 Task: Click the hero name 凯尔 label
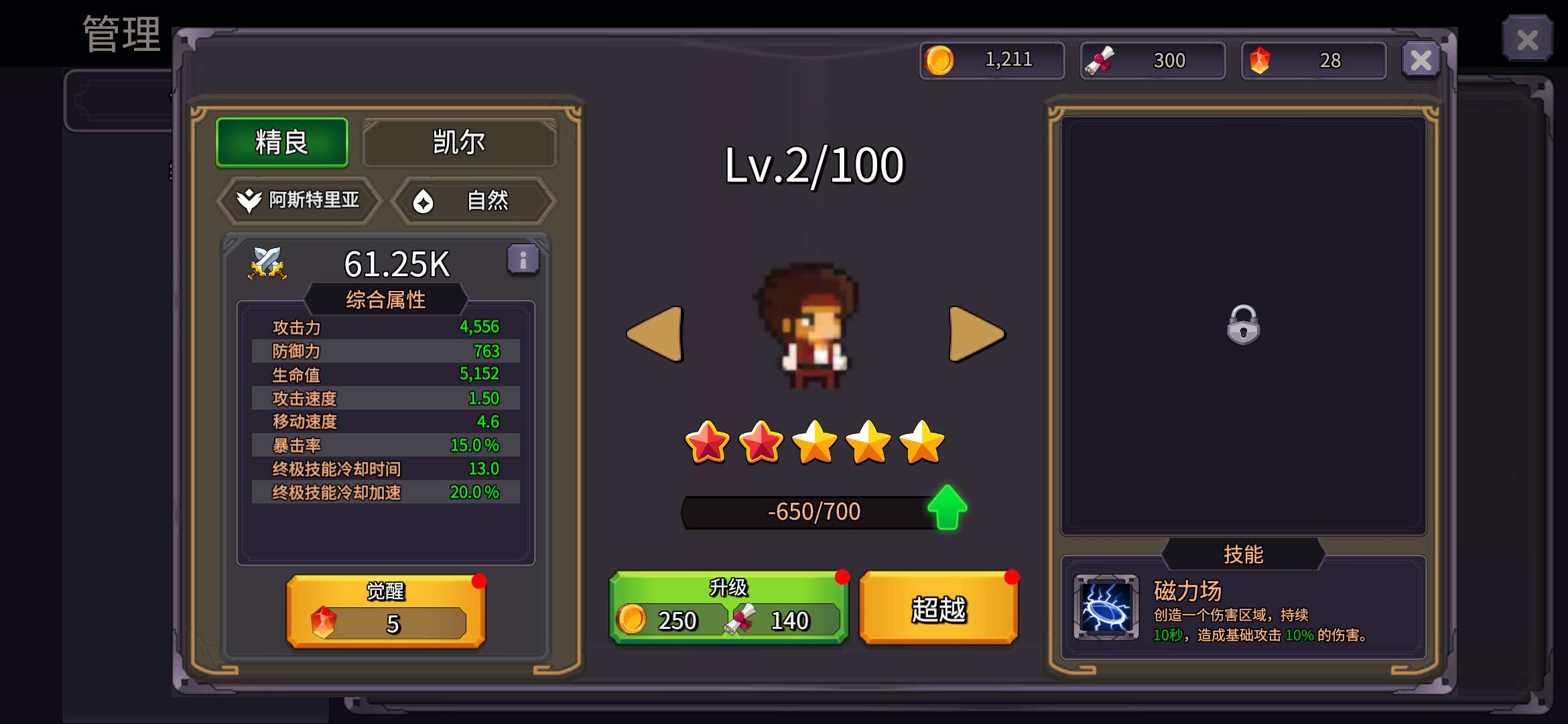[459, 142]
